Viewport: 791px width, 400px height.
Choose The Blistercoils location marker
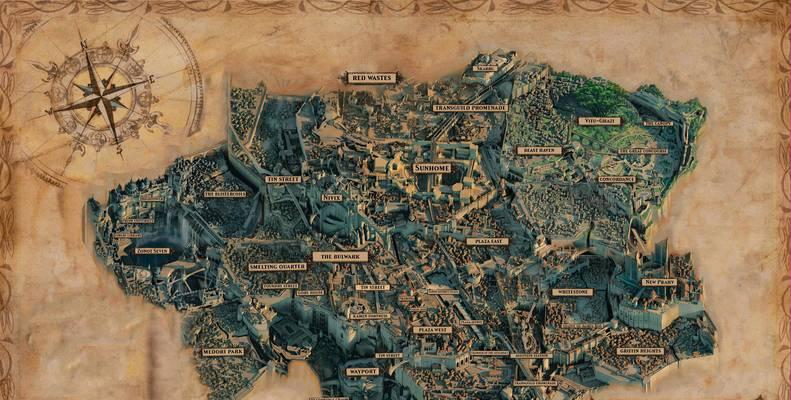click(225, 194)
